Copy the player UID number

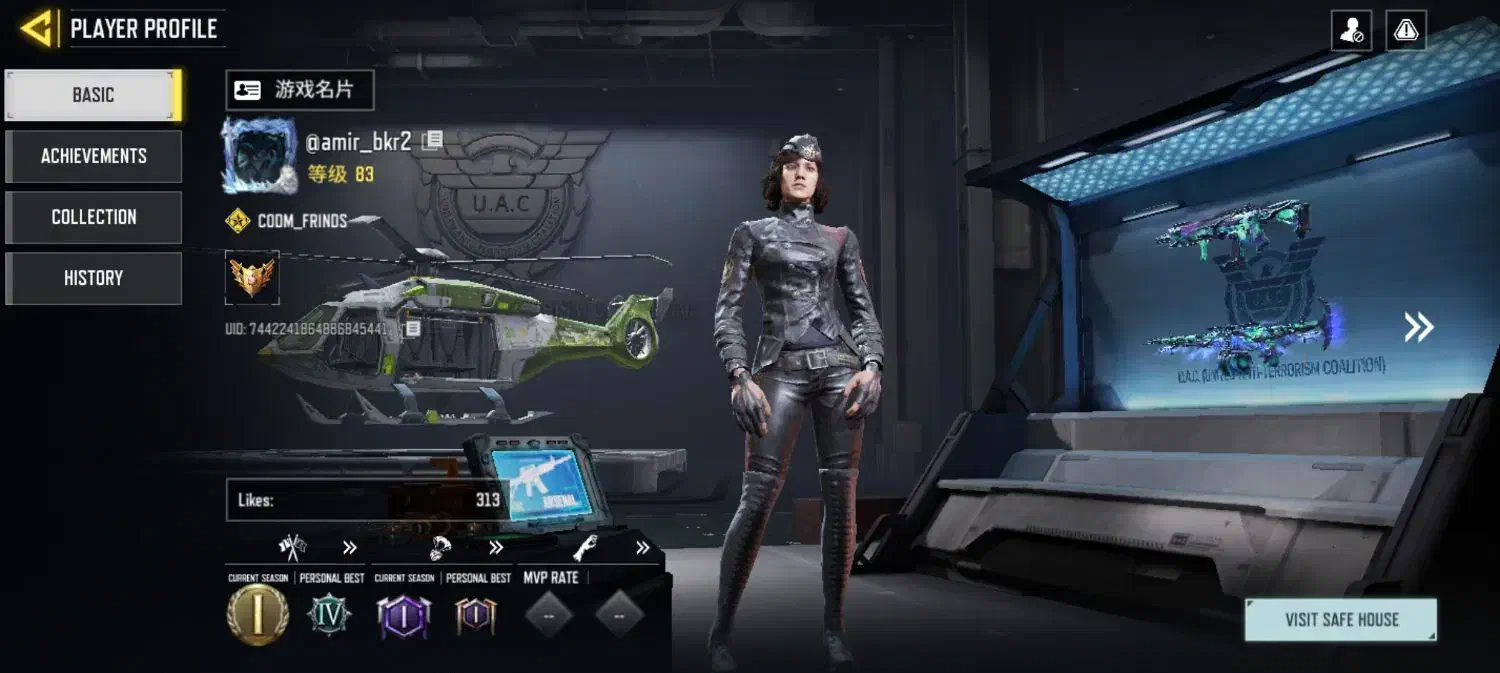click(412, 328)
